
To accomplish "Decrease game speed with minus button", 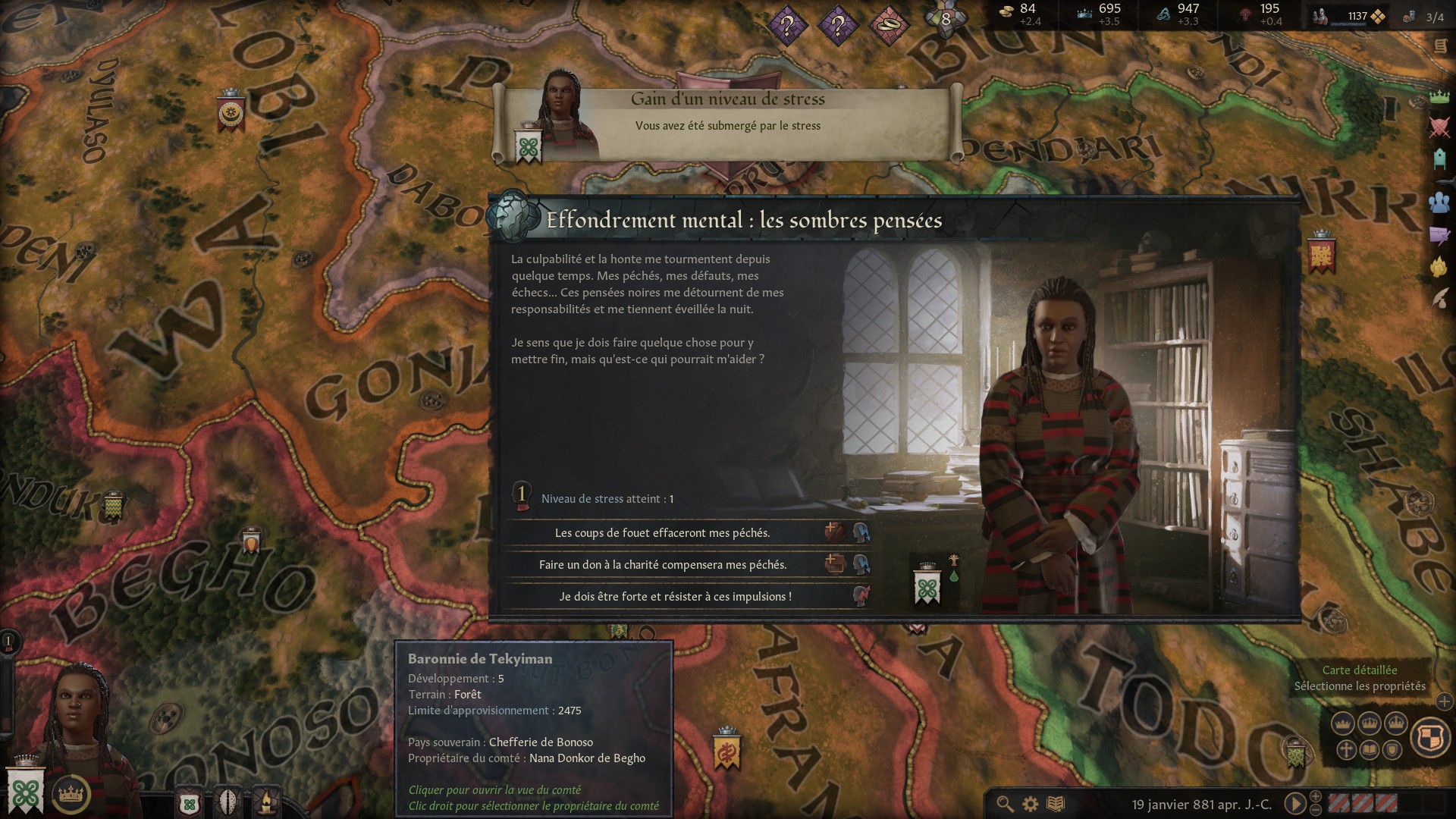I will point(1316,810).
